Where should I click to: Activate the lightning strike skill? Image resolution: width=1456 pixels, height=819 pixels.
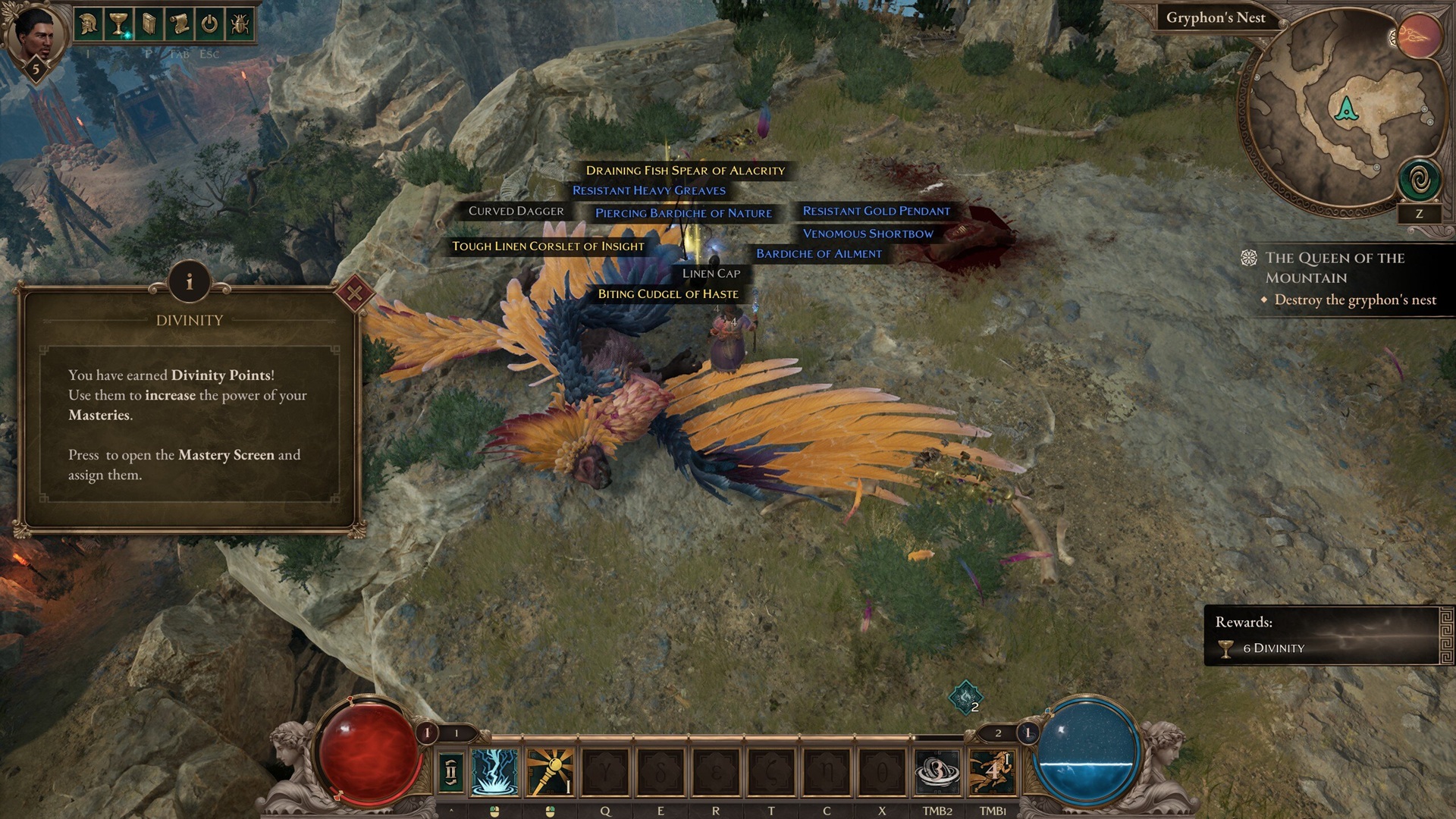point(494,772)
